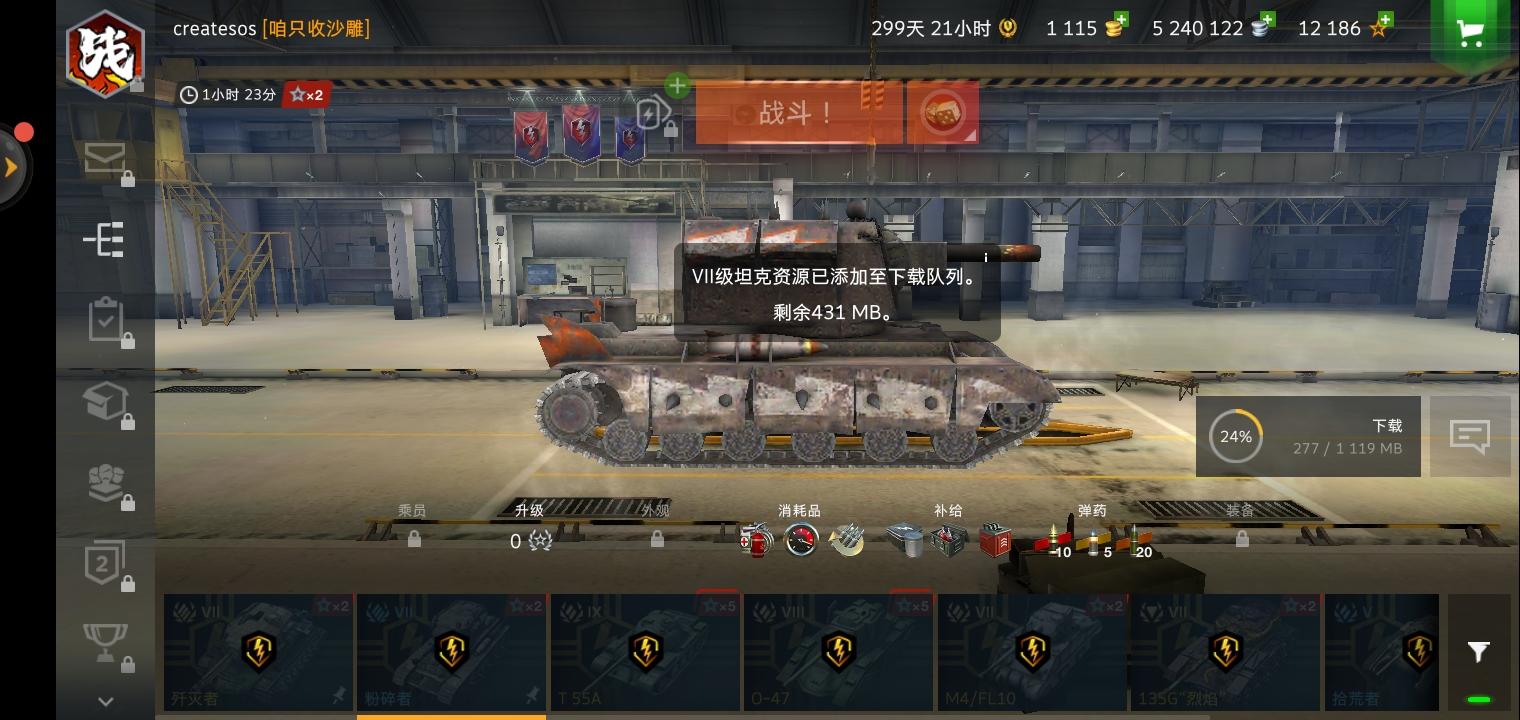Click the 24% download progress indicator
This screenshot has height=720, width=1520.
1235,436
